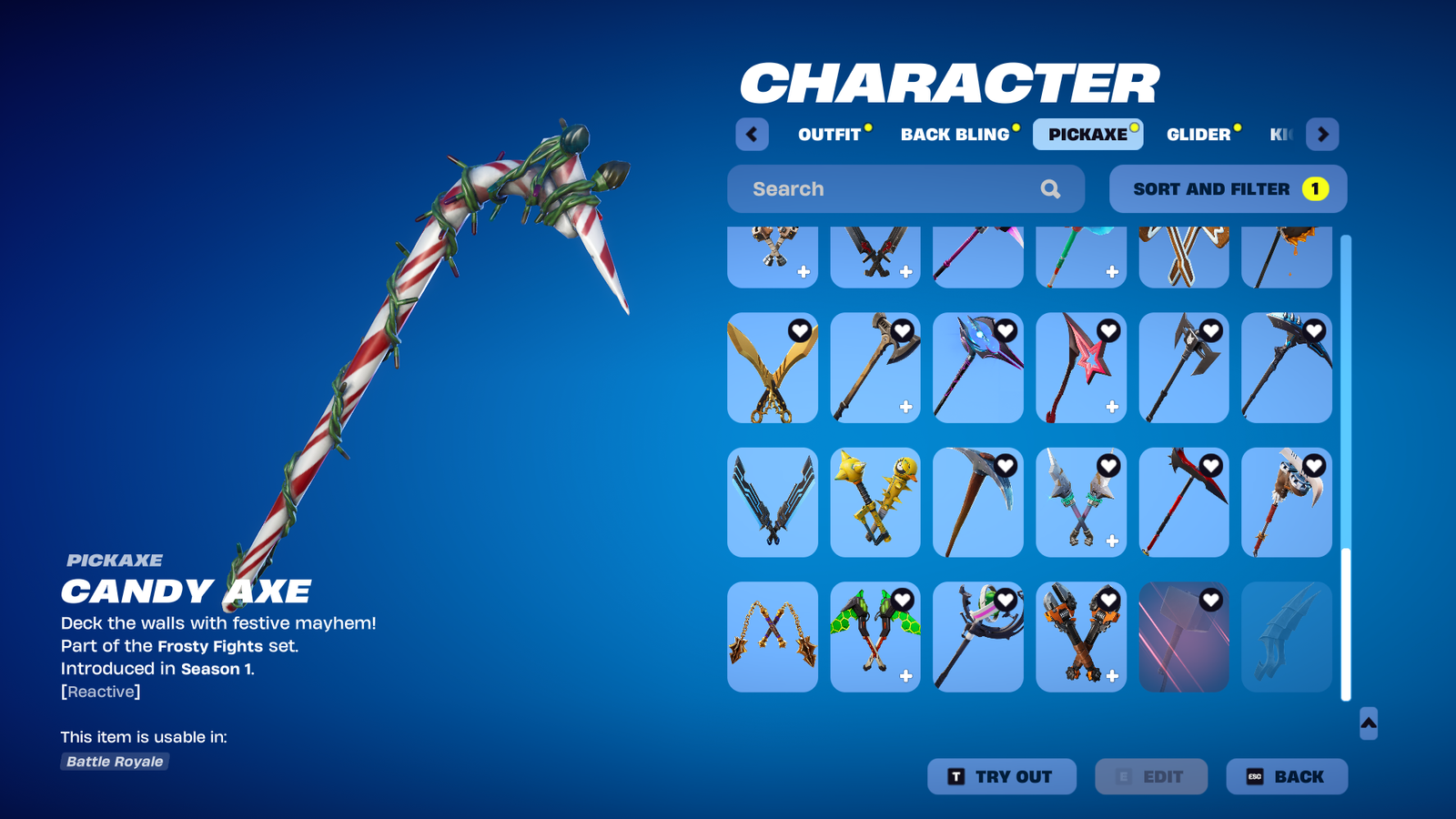Pick the yellow rubber duck maces
The image size is (1456, 819).
pos(875,502)
